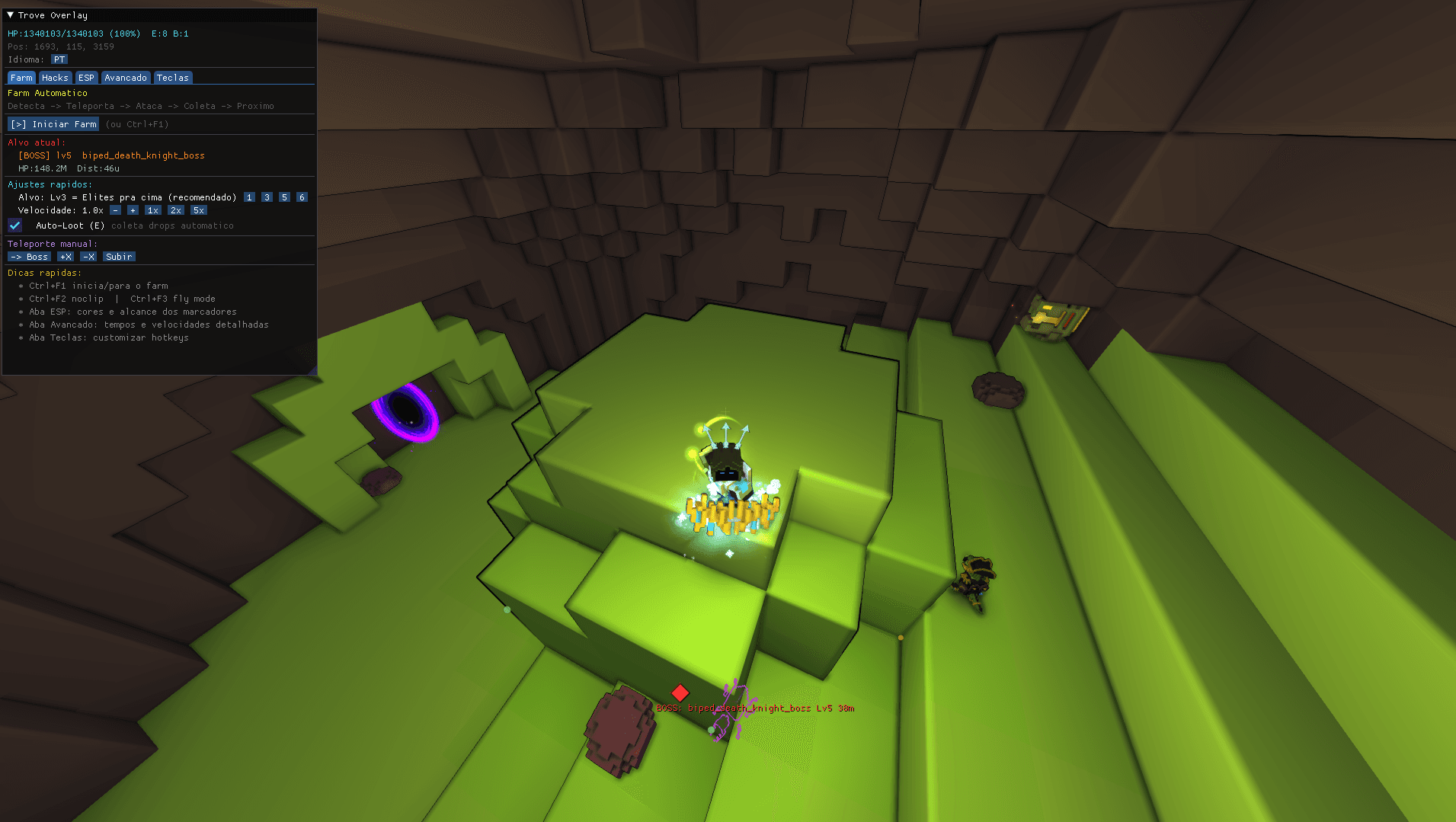Set Velocidade speed to 2x
The image size is (1456, 822).
(x=175, y=209)
